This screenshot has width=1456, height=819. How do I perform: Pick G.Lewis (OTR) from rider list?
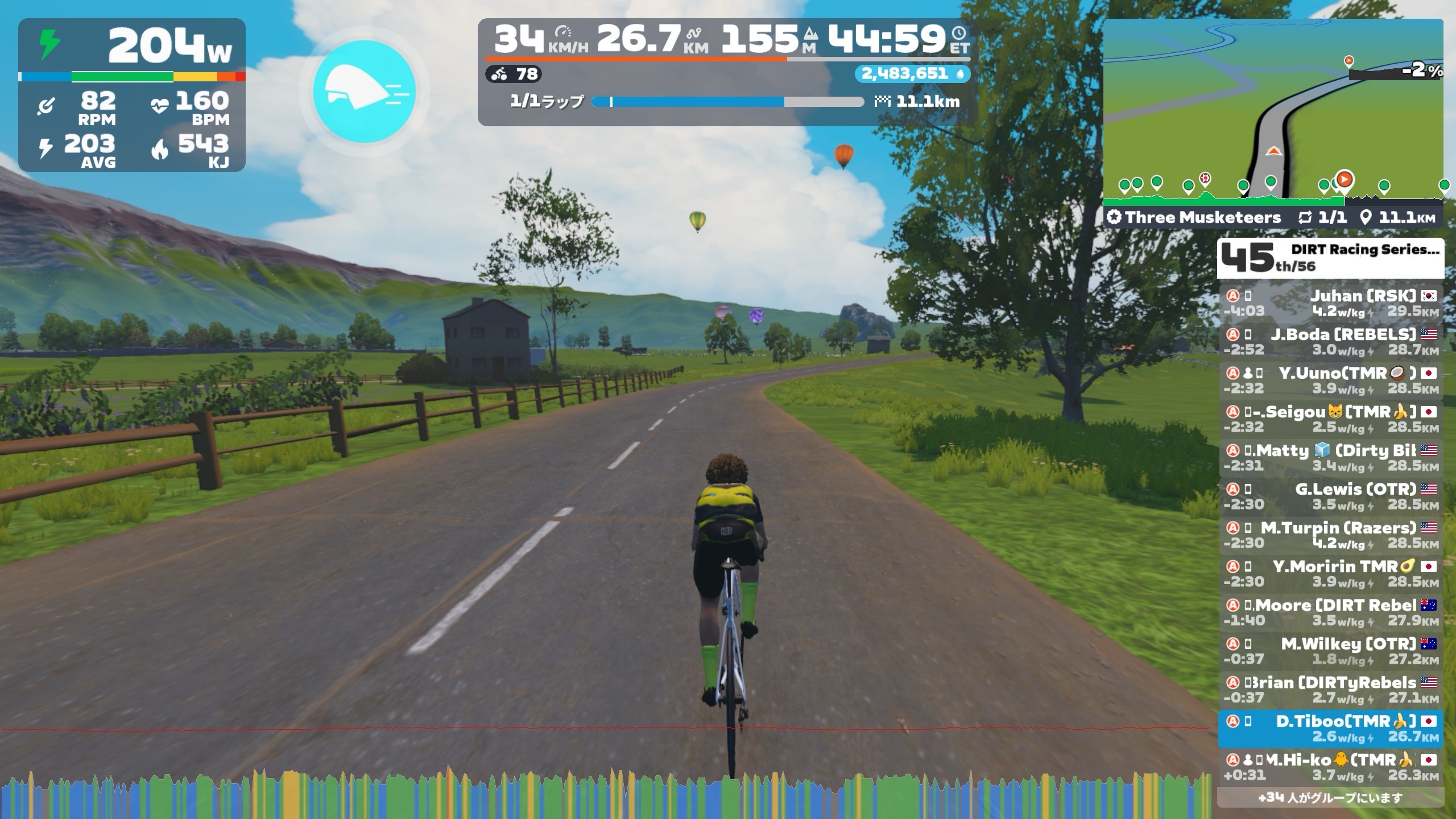[1330, 497]
